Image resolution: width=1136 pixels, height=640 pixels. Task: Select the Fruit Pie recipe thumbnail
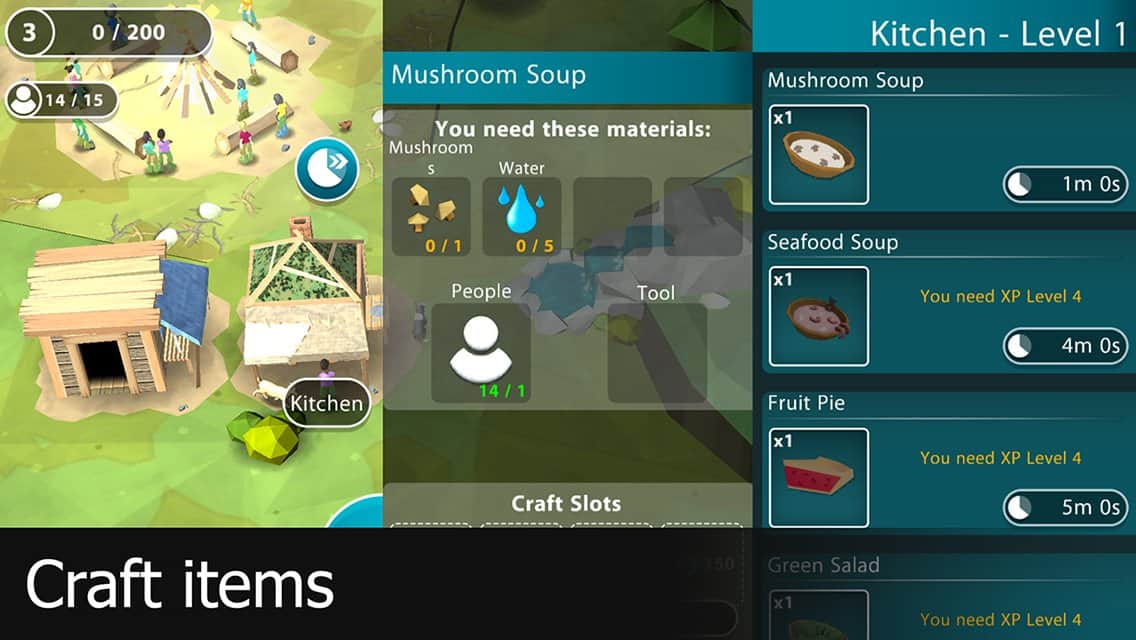819,477
